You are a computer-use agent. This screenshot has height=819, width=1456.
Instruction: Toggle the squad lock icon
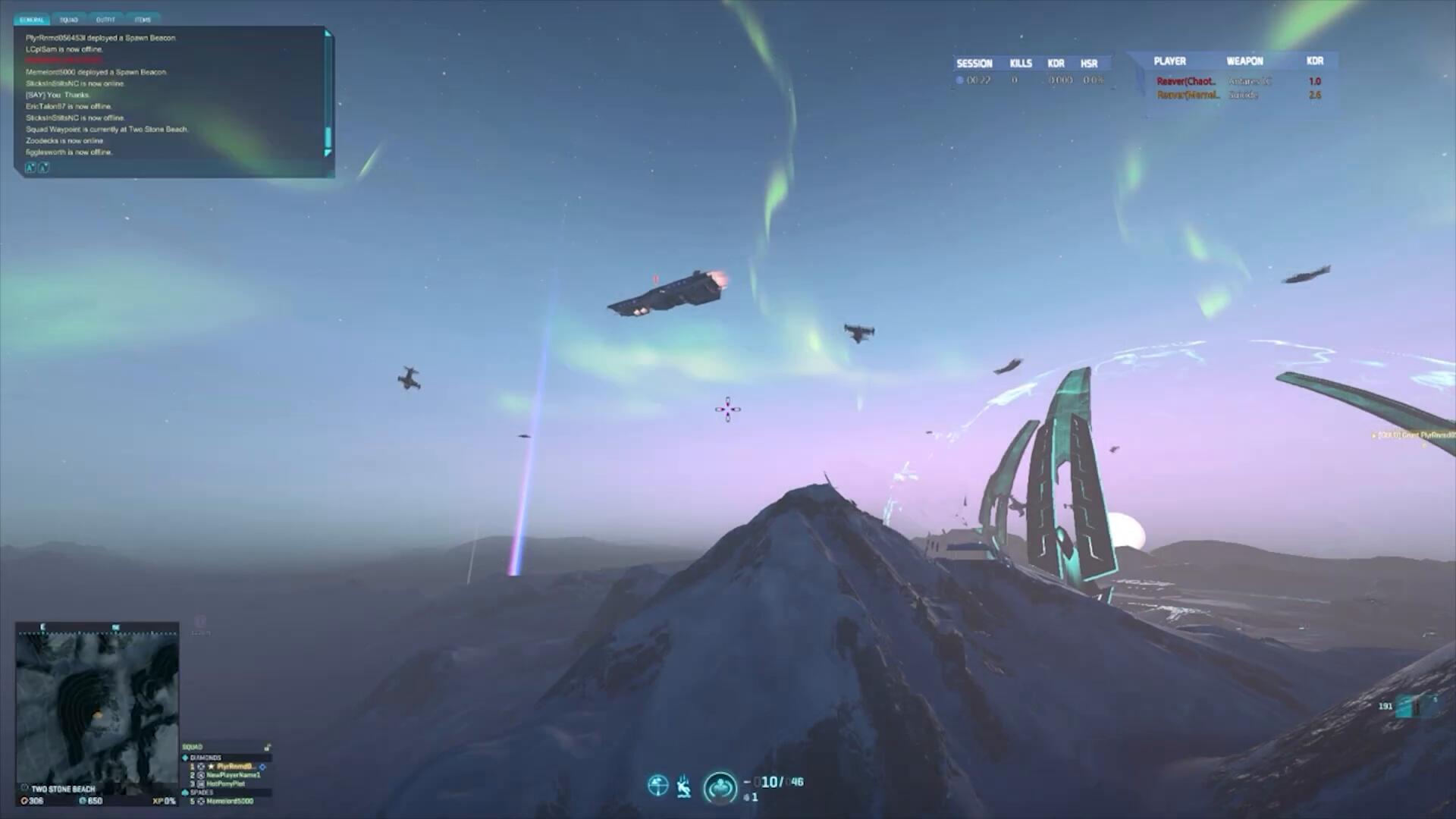click(267, 748)
